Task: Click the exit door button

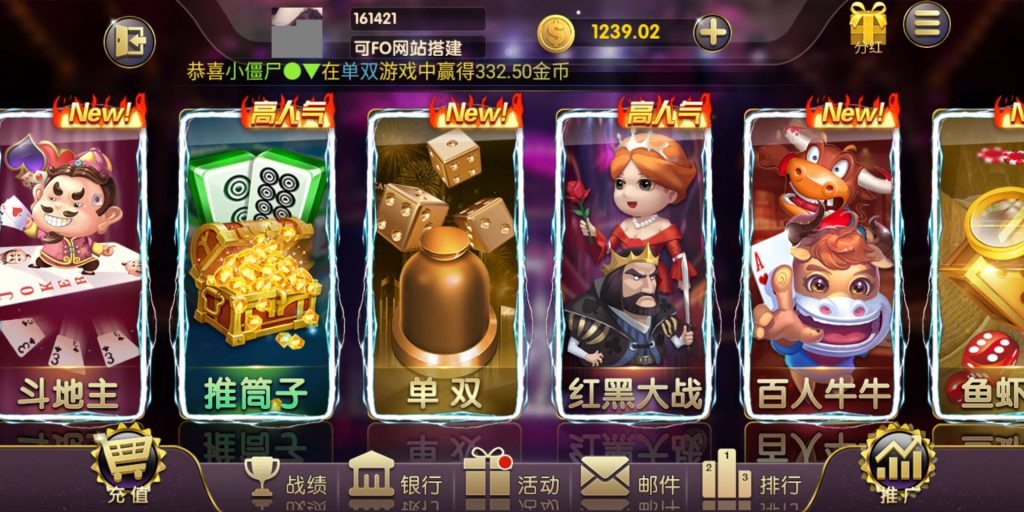Action: click(130, 42)
